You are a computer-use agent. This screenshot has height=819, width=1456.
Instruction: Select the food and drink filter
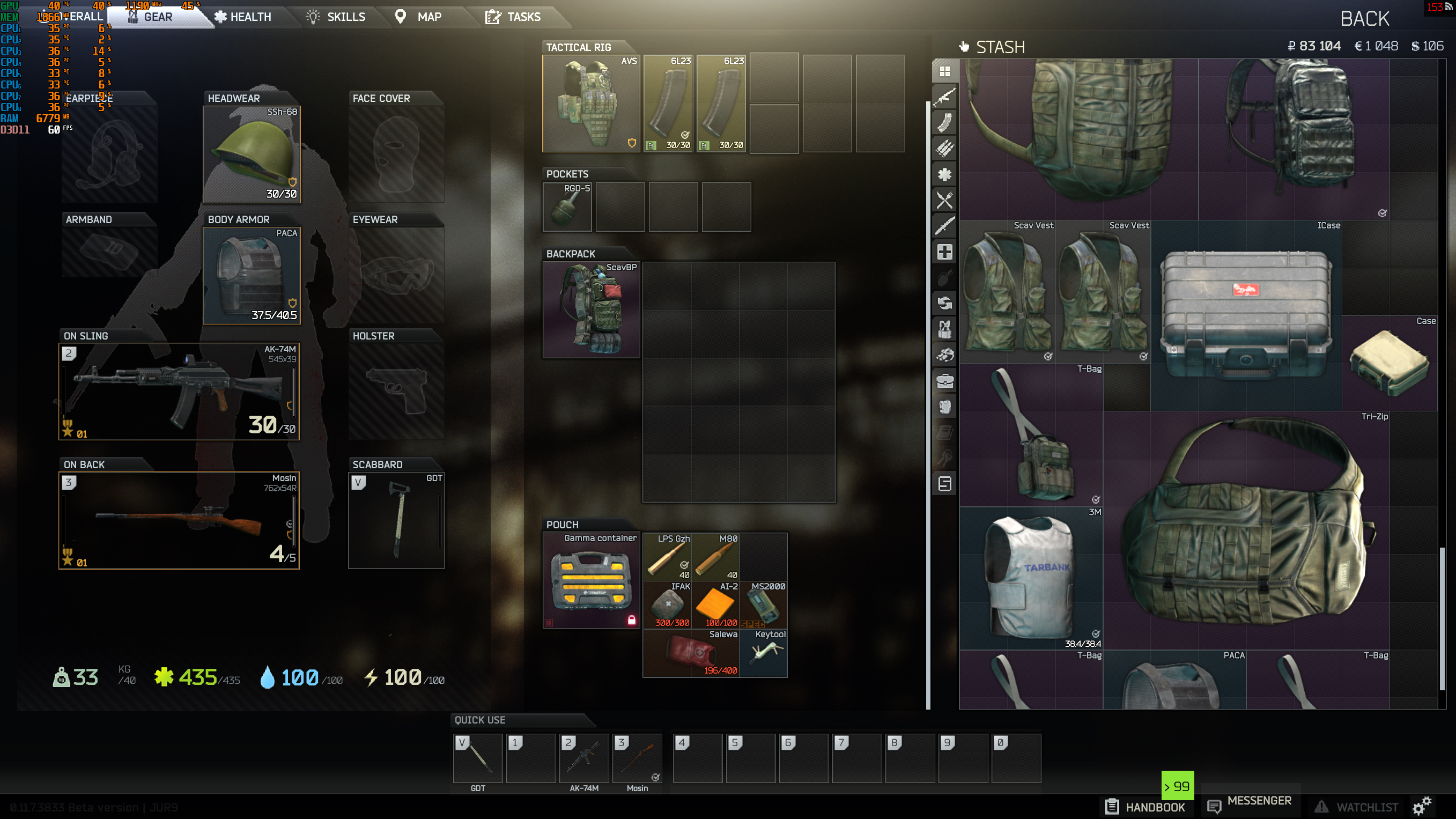point(944,200)
